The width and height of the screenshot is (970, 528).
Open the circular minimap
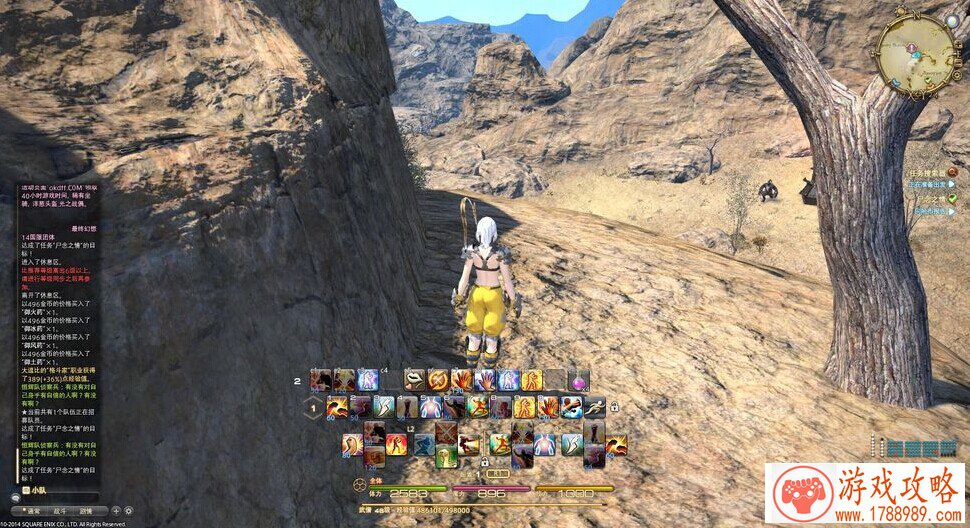[917, 55]
